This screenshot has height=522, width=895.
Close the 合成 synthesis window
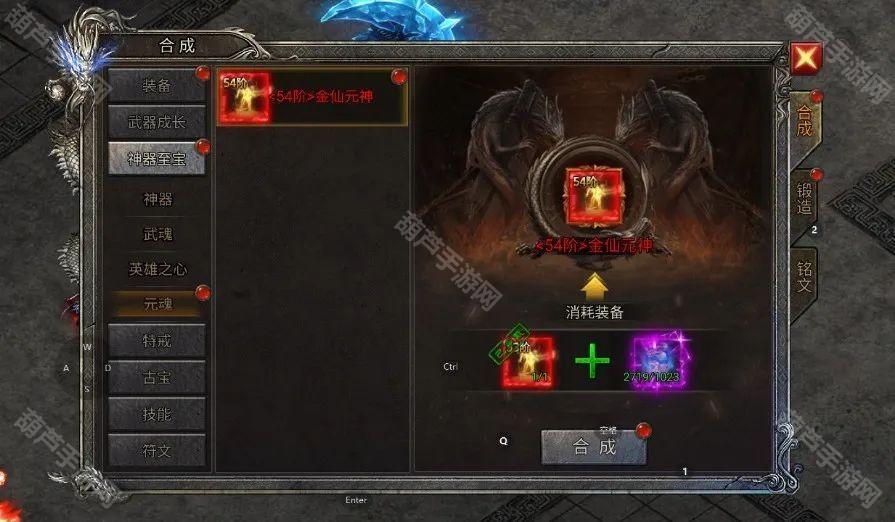[x=805, y=60]
